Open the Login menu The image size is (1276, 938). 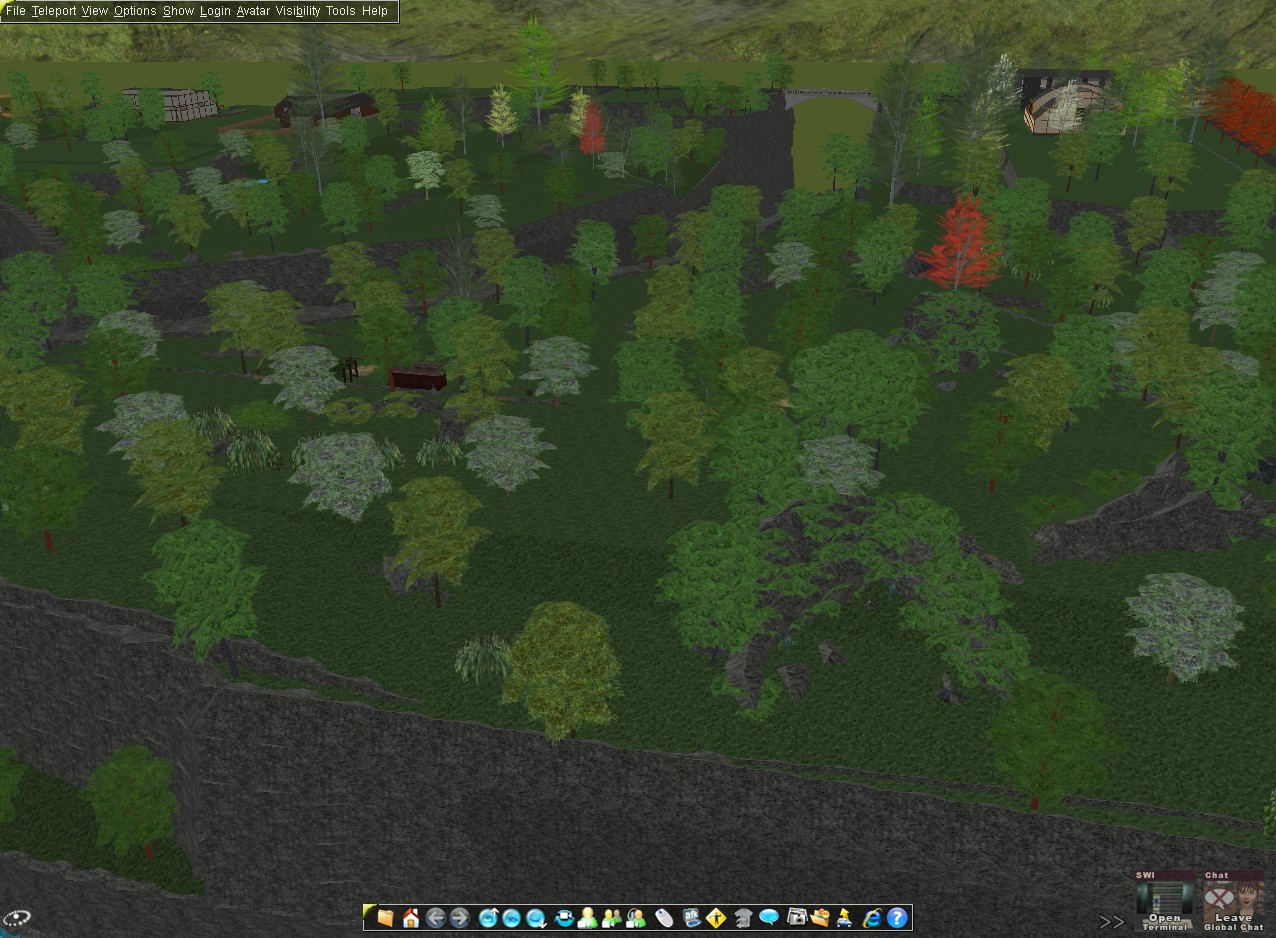point(215,11)
